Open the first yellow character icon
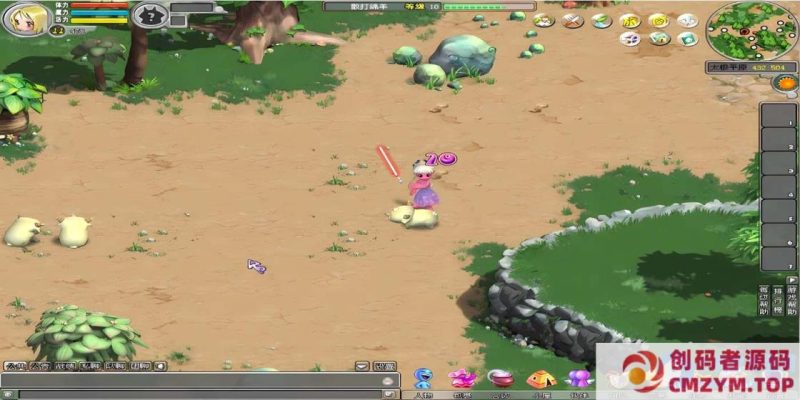800x400 pixels. (630, 19)
